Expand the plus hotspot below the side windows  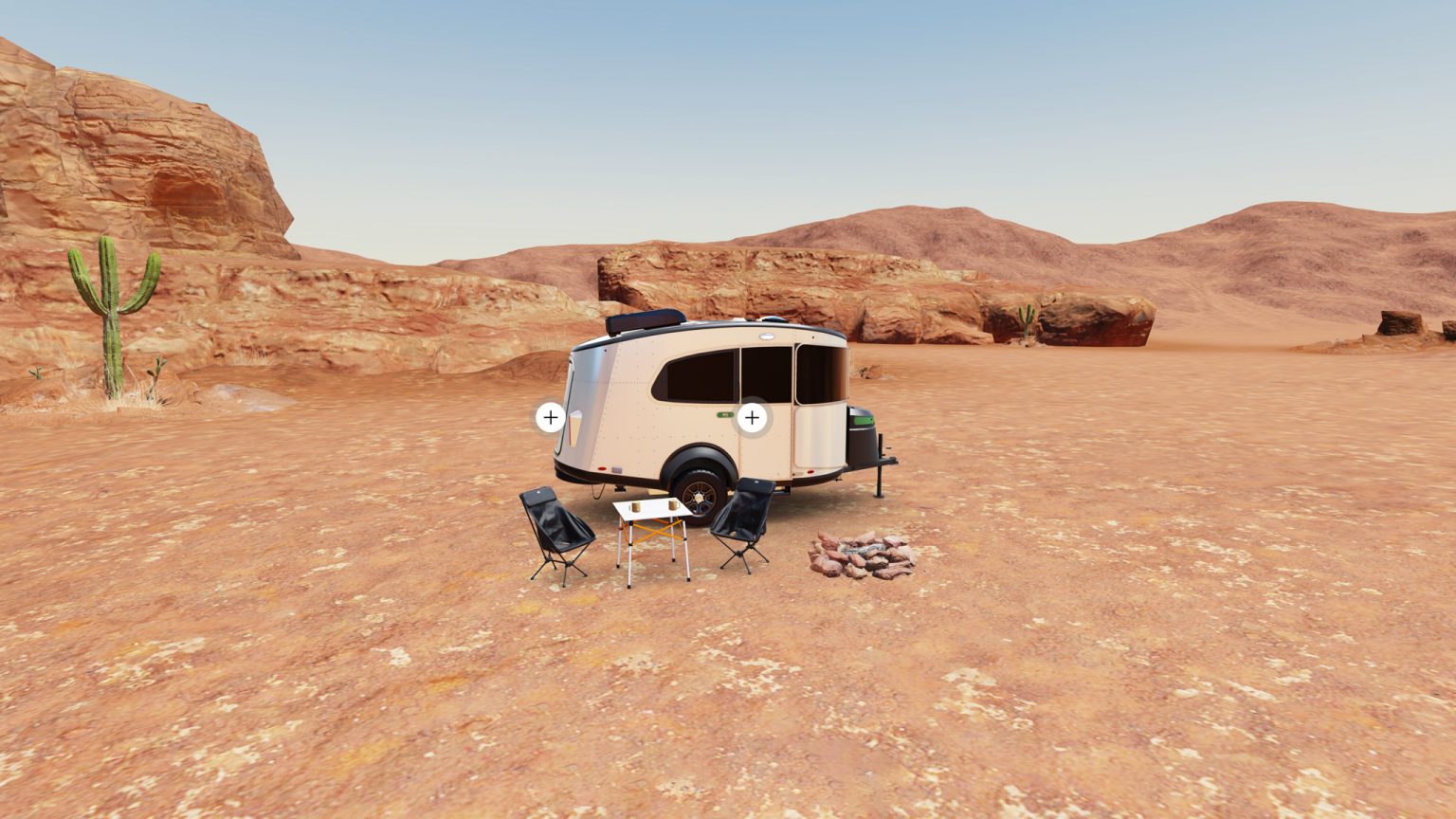coord(752,417)
